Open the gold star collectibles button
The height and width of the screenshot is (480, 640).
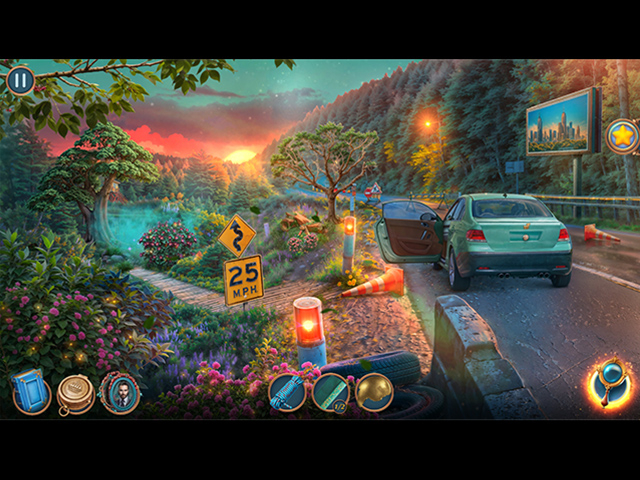[x=622, y=135]
